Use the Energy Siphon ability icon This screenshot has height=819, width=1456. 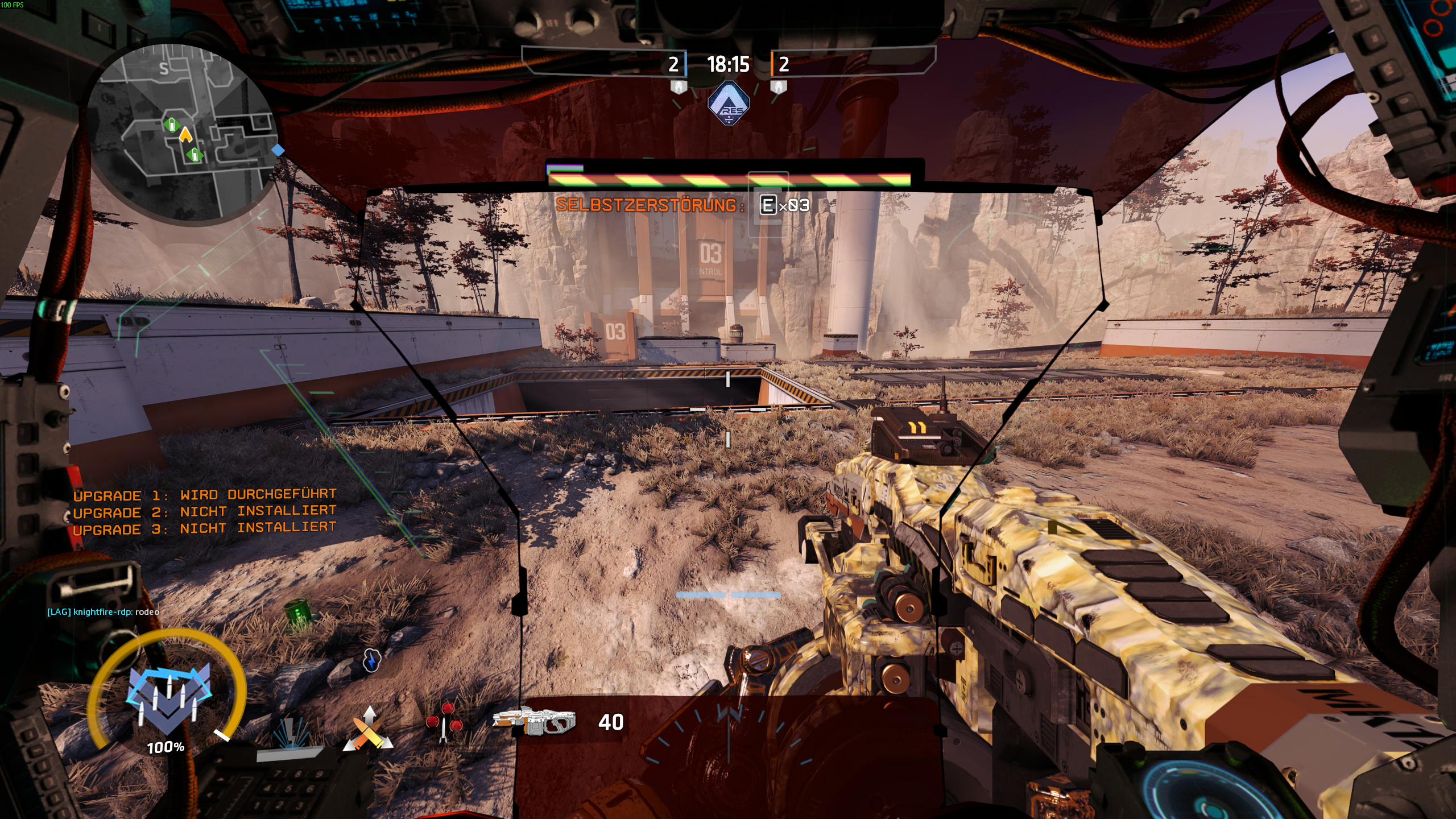coord(291,735)
